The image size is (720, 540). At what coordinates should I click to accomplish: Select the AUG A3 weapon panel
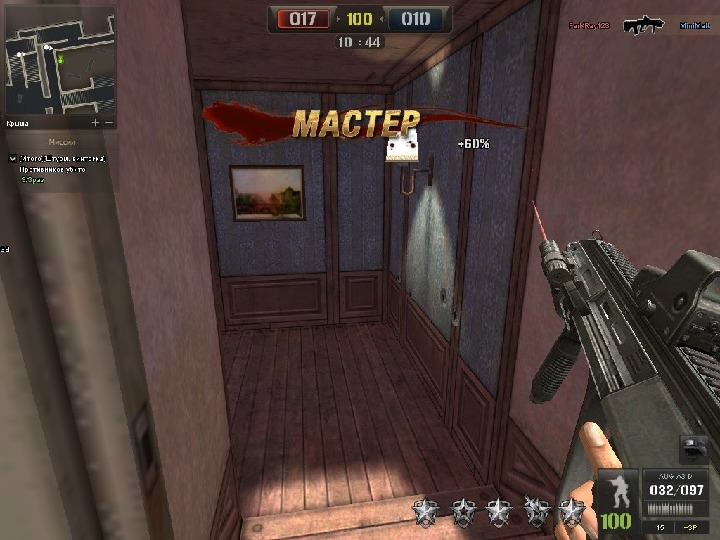coord(674,490)
